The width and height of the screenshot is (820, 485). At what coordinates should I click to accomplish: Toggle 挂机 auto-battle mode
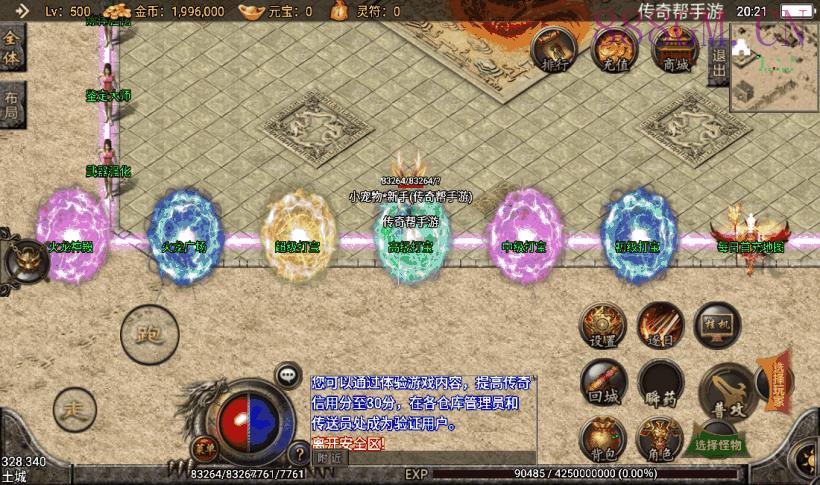click(717, 324)
